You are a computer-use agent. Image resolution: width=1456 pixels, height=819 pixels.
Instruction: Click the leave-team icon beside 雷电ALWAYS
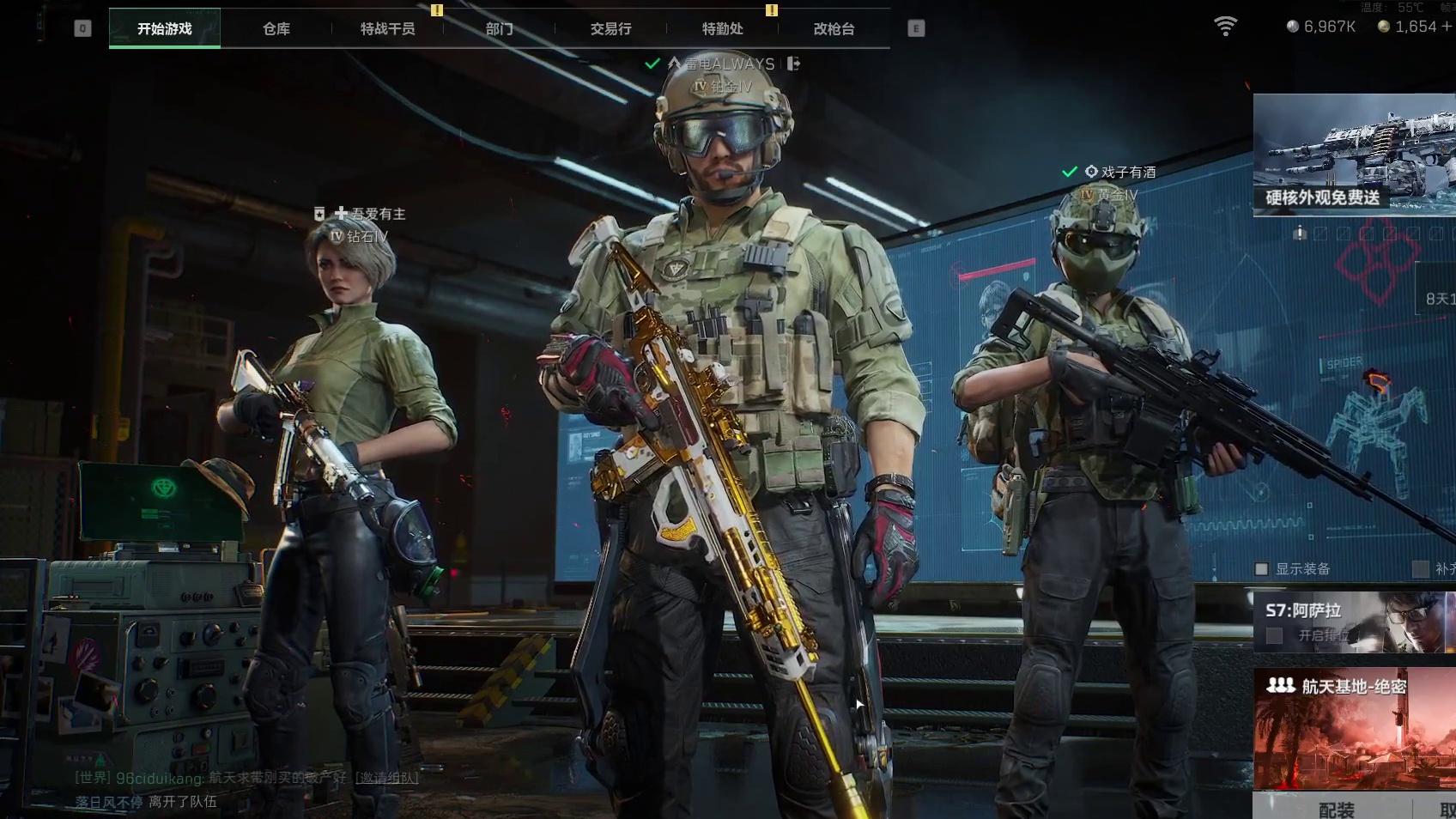[793, 64]
